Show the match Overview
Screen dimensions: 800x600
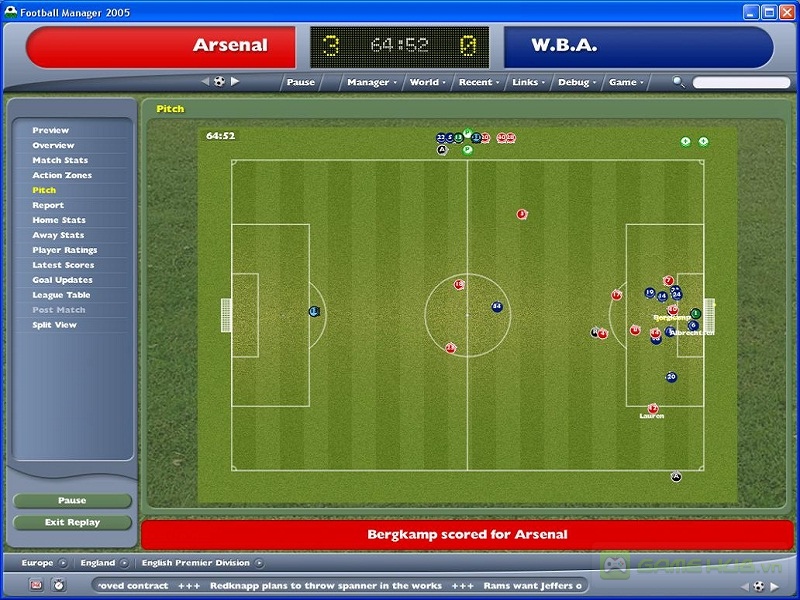click(x=53, y=145)
